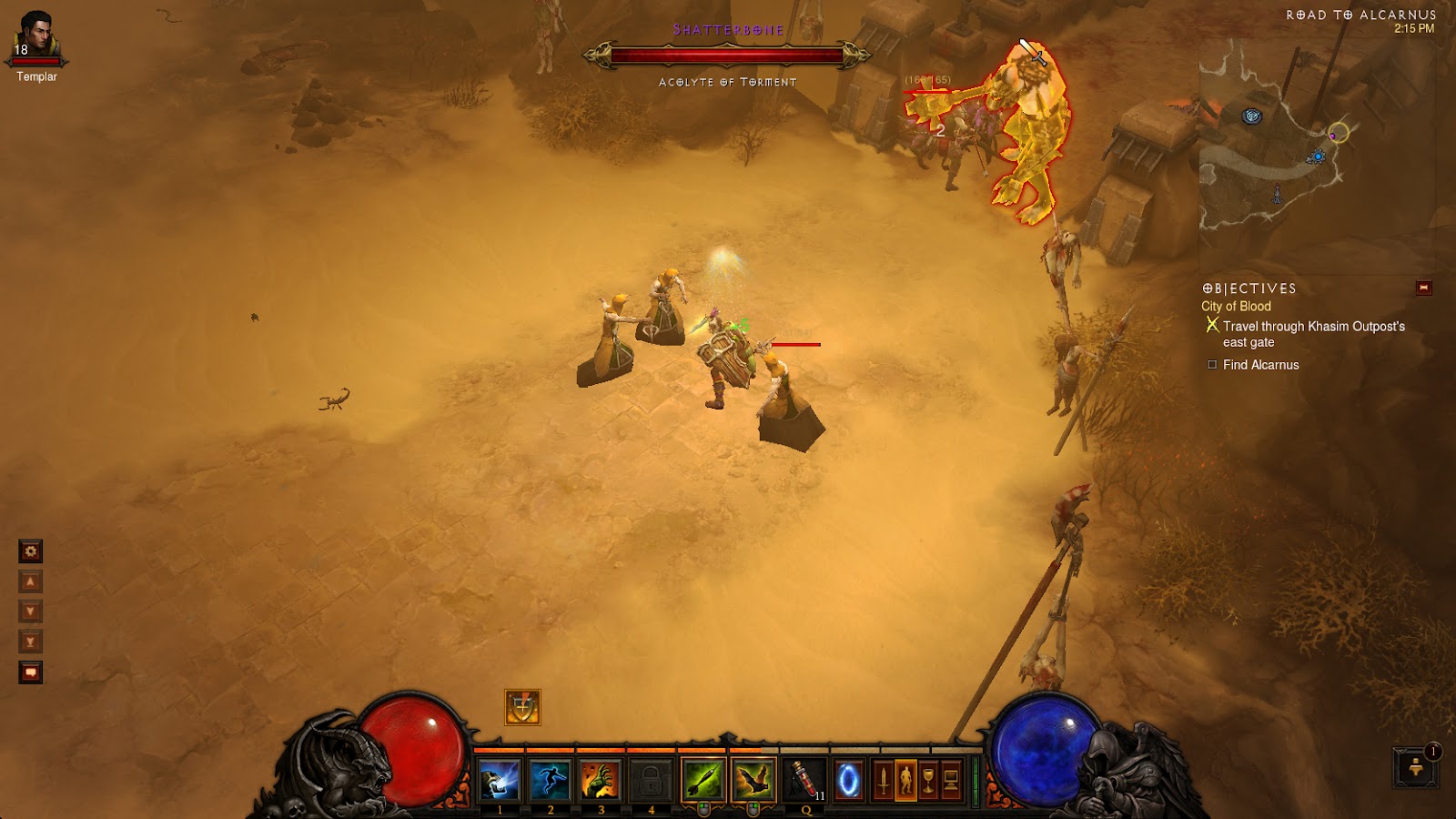Click the locked fourth skill slot

click(651, 780)
